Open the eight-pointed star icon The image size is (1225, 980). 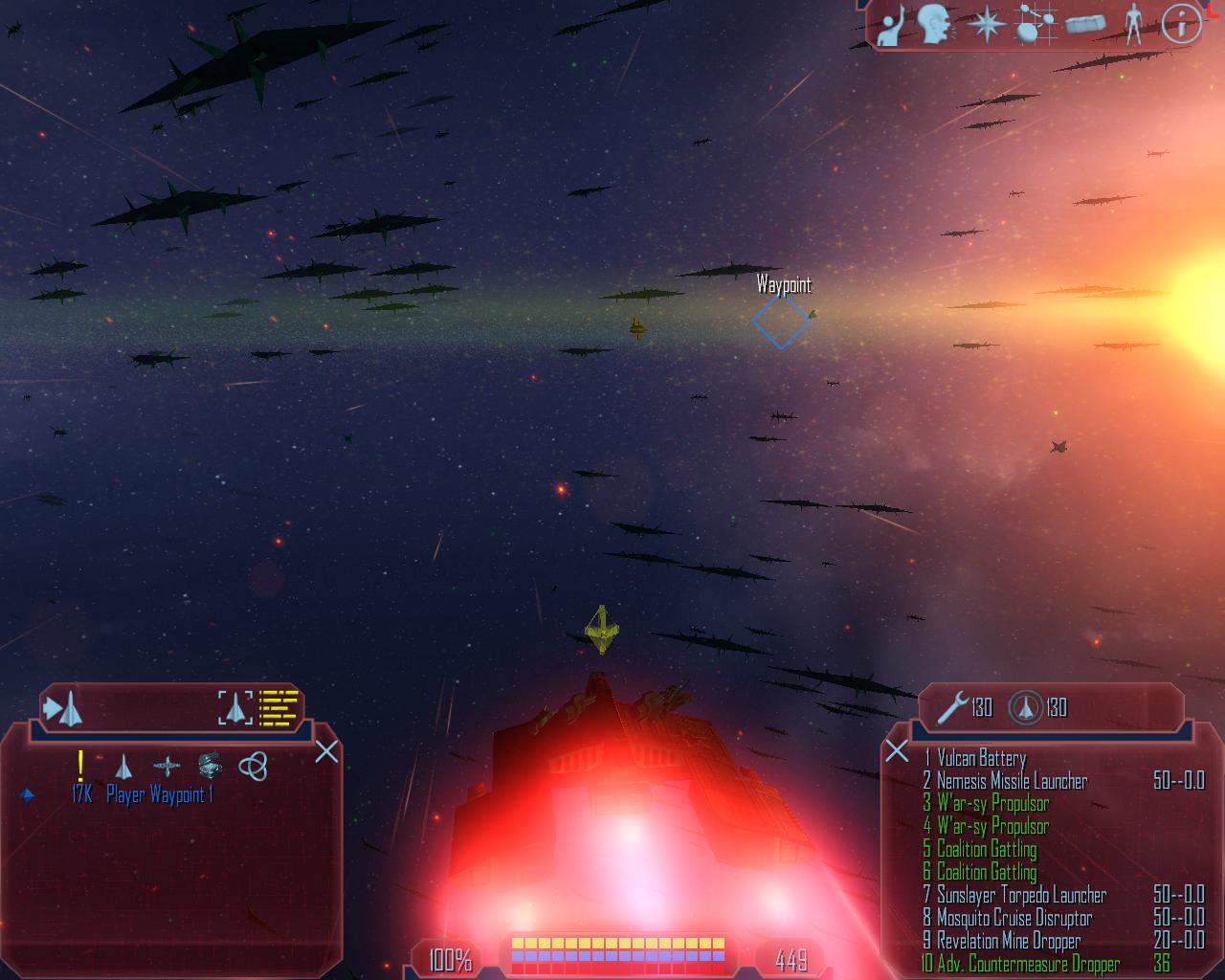point(984,25)
